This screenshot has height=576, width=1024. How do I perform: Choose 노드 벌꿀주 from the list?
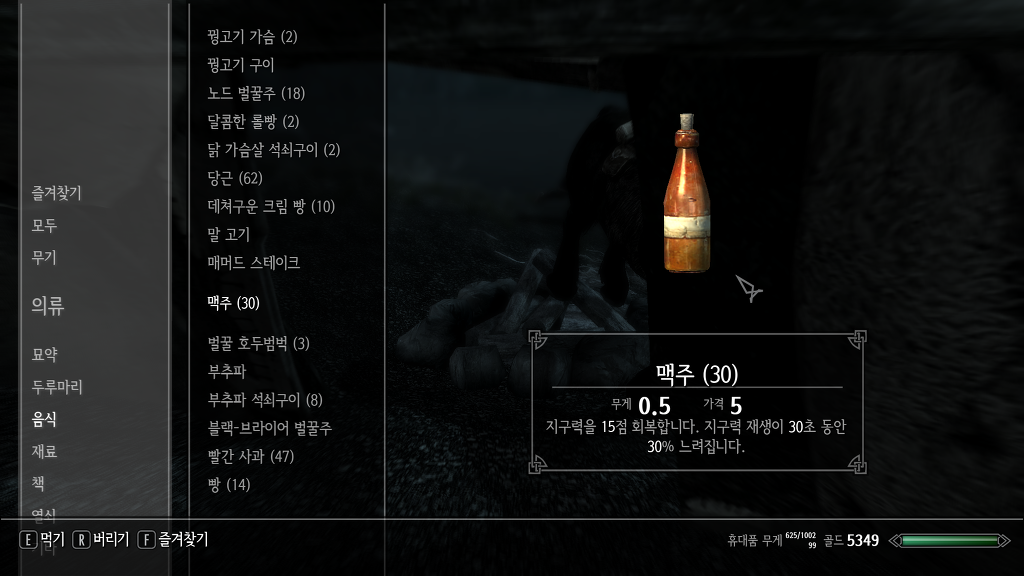(x=255, y=94)
